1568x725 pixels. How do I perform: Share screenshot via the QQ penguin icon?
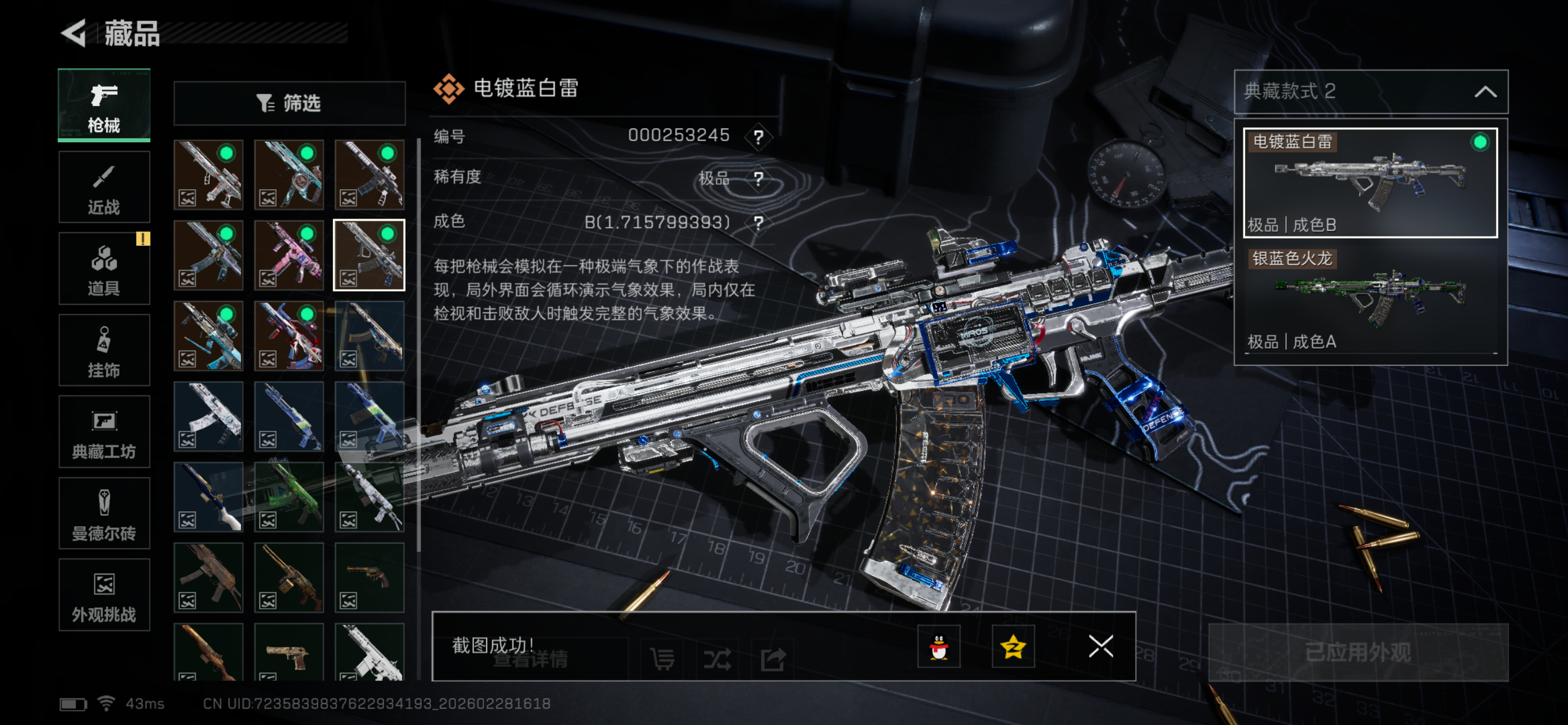(x=939, y=647)
